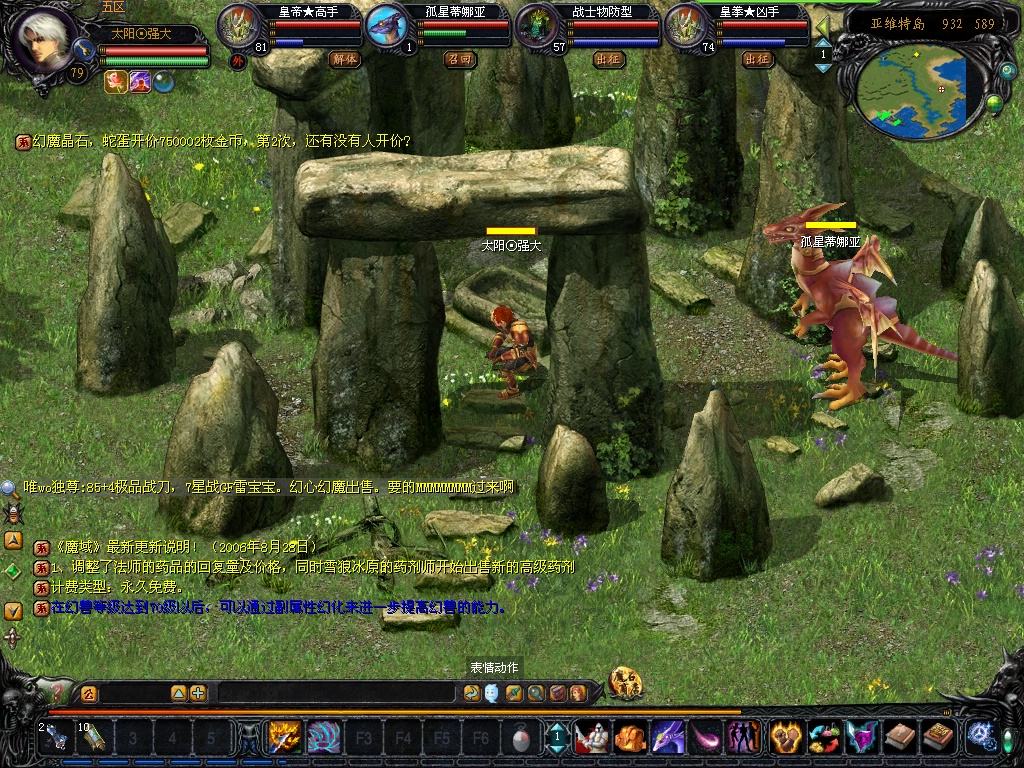1024x768 pixels.
Task: Open the brown book icon on the hotbar
Action: [x=900, y=738]
